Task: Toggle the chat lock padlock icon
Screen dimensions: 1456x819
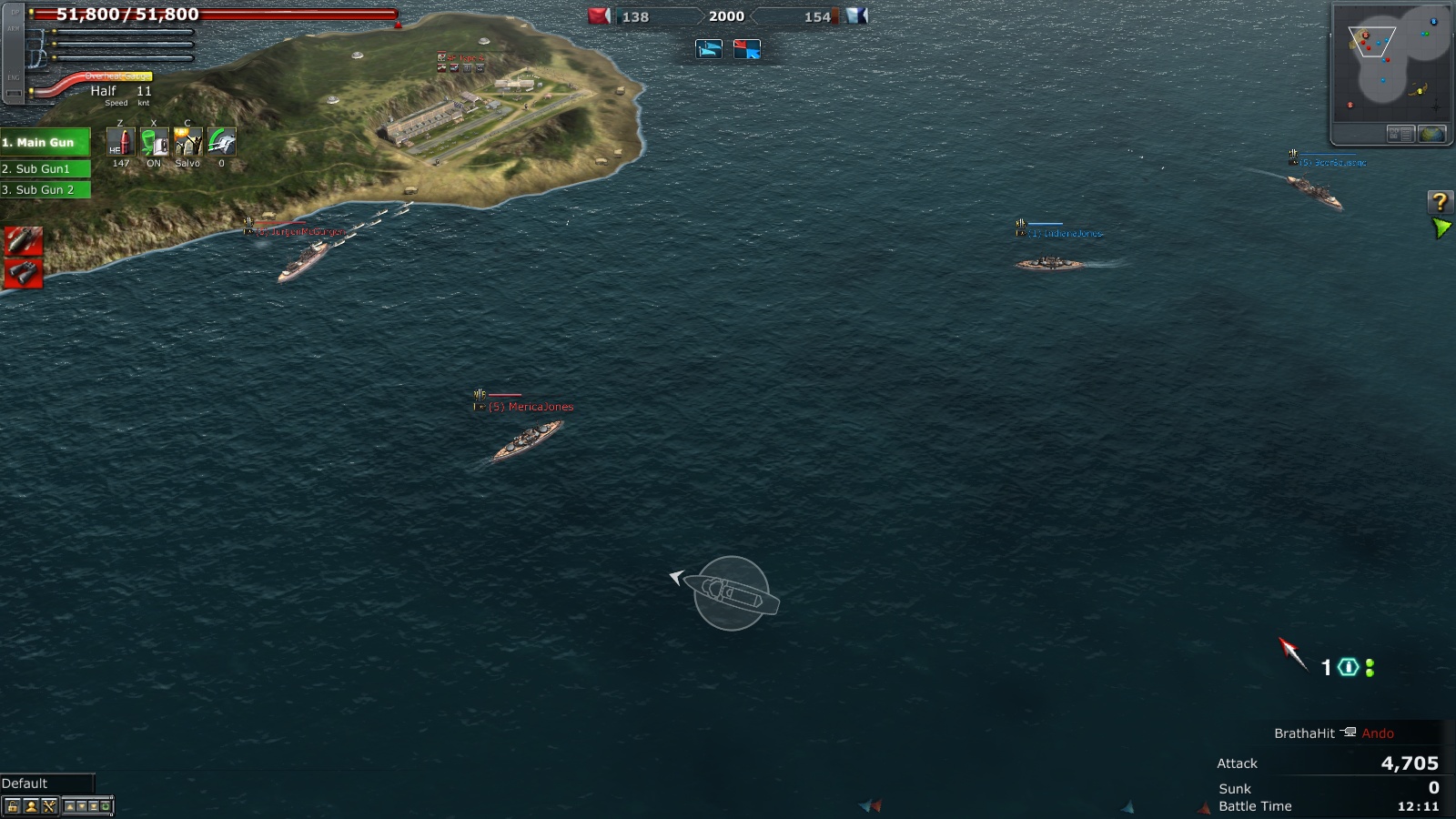Action: click(12, 806)
